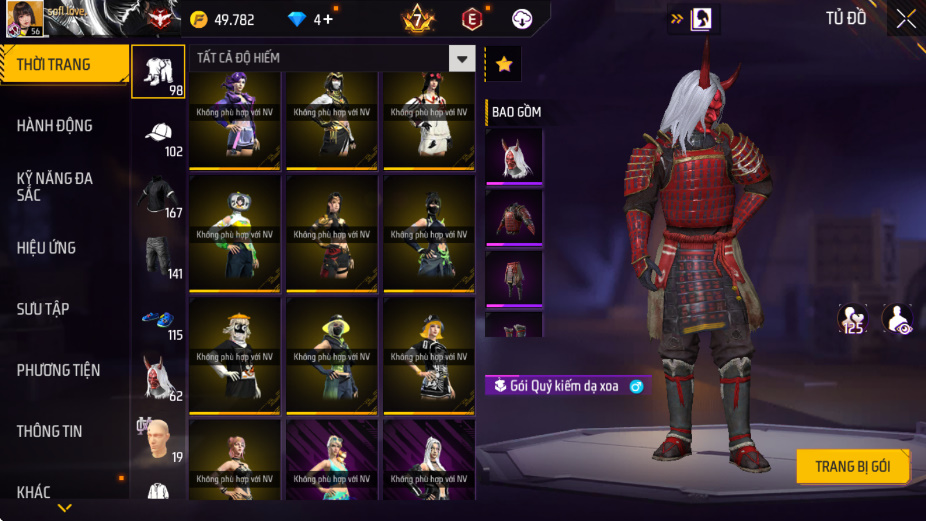This screenshot has height=521, width=926.
Task: Open the pants subcategory showing 141
Action: 158,257
